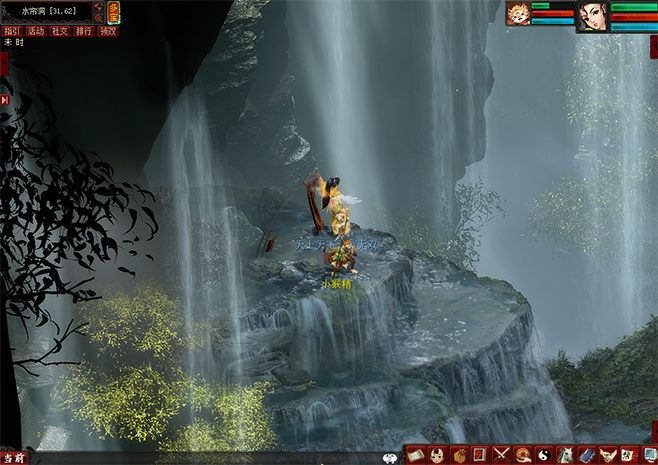This screenshot has width=658, height=465.
Task: Click the crossed swords icon
Action: (501, 455)
